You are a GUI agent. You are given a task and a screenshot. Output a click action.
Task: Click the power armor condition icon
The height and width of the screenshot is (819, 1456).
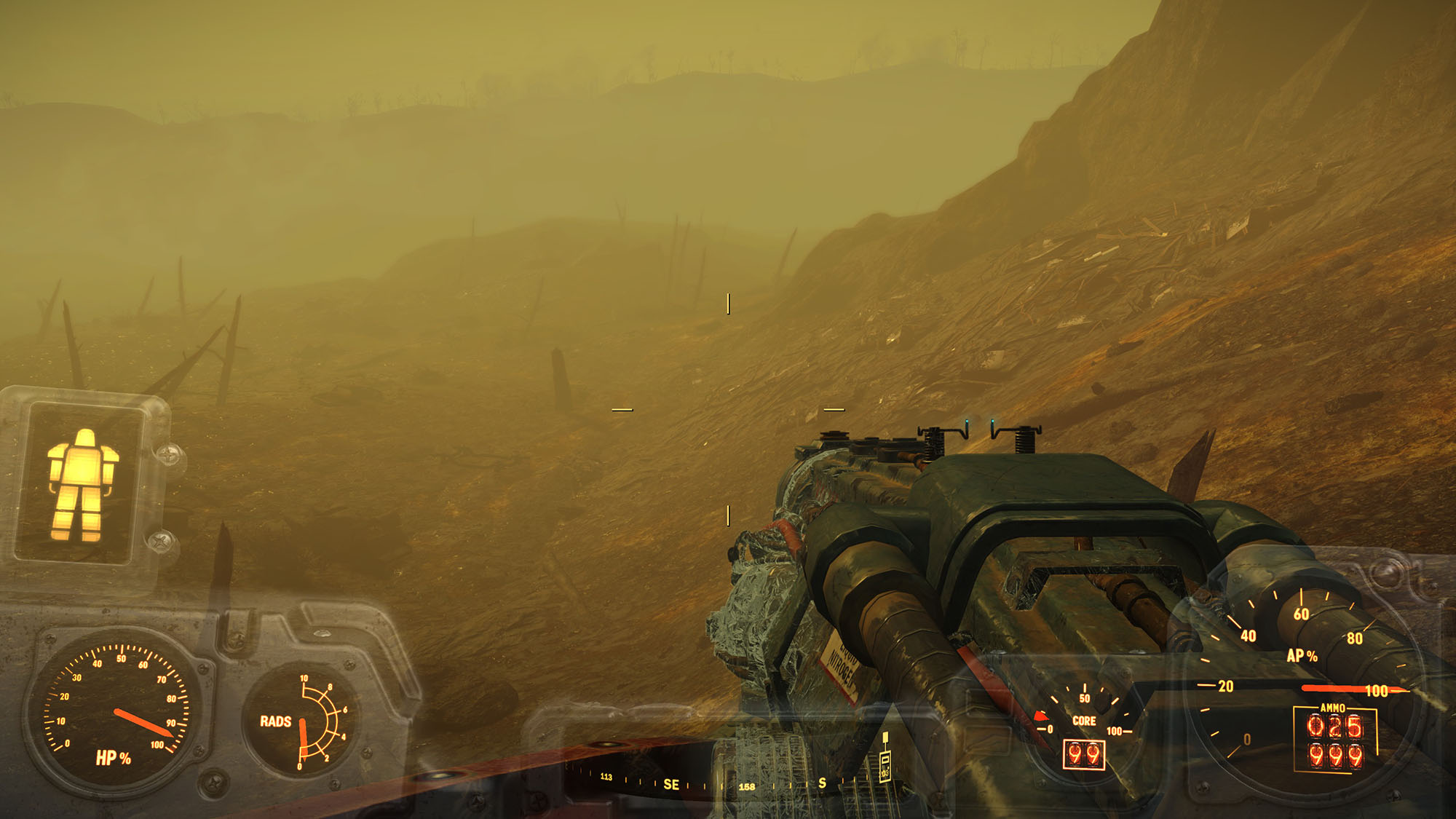[x=82, y=484]
